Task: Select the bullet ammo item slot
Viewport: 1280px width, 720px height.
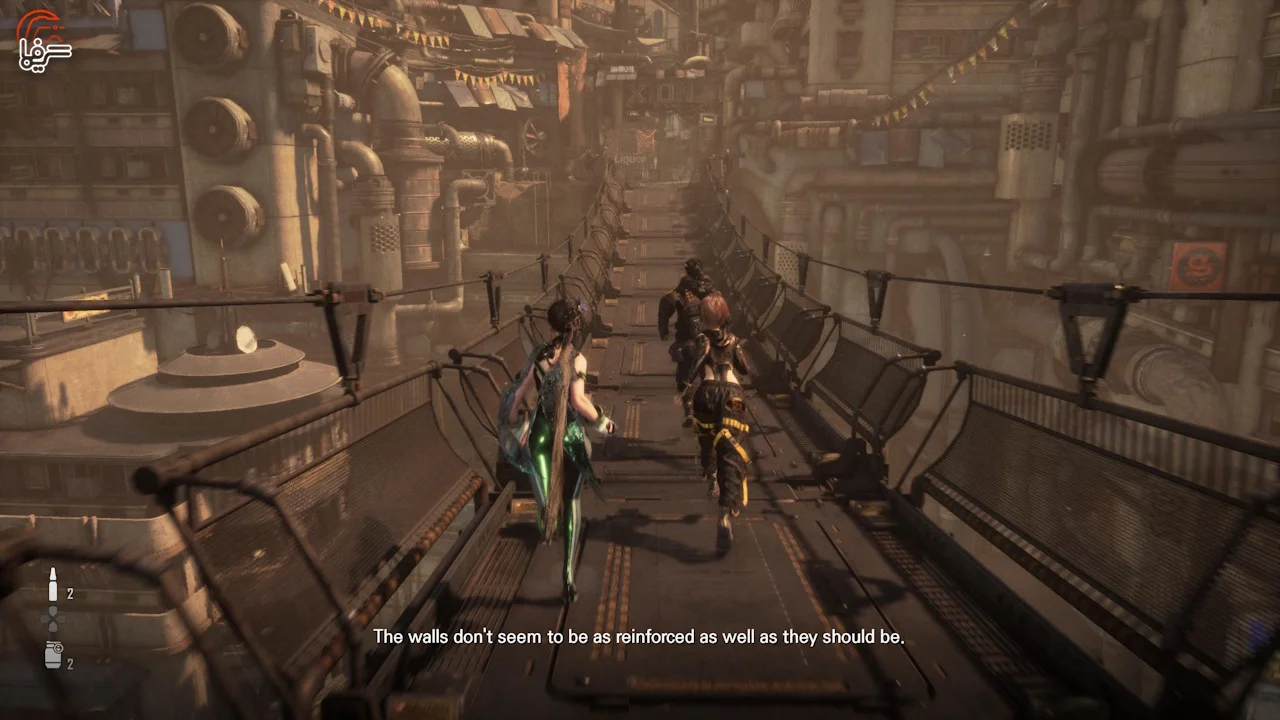Action: pyautogui.click(x=53, y=586)
